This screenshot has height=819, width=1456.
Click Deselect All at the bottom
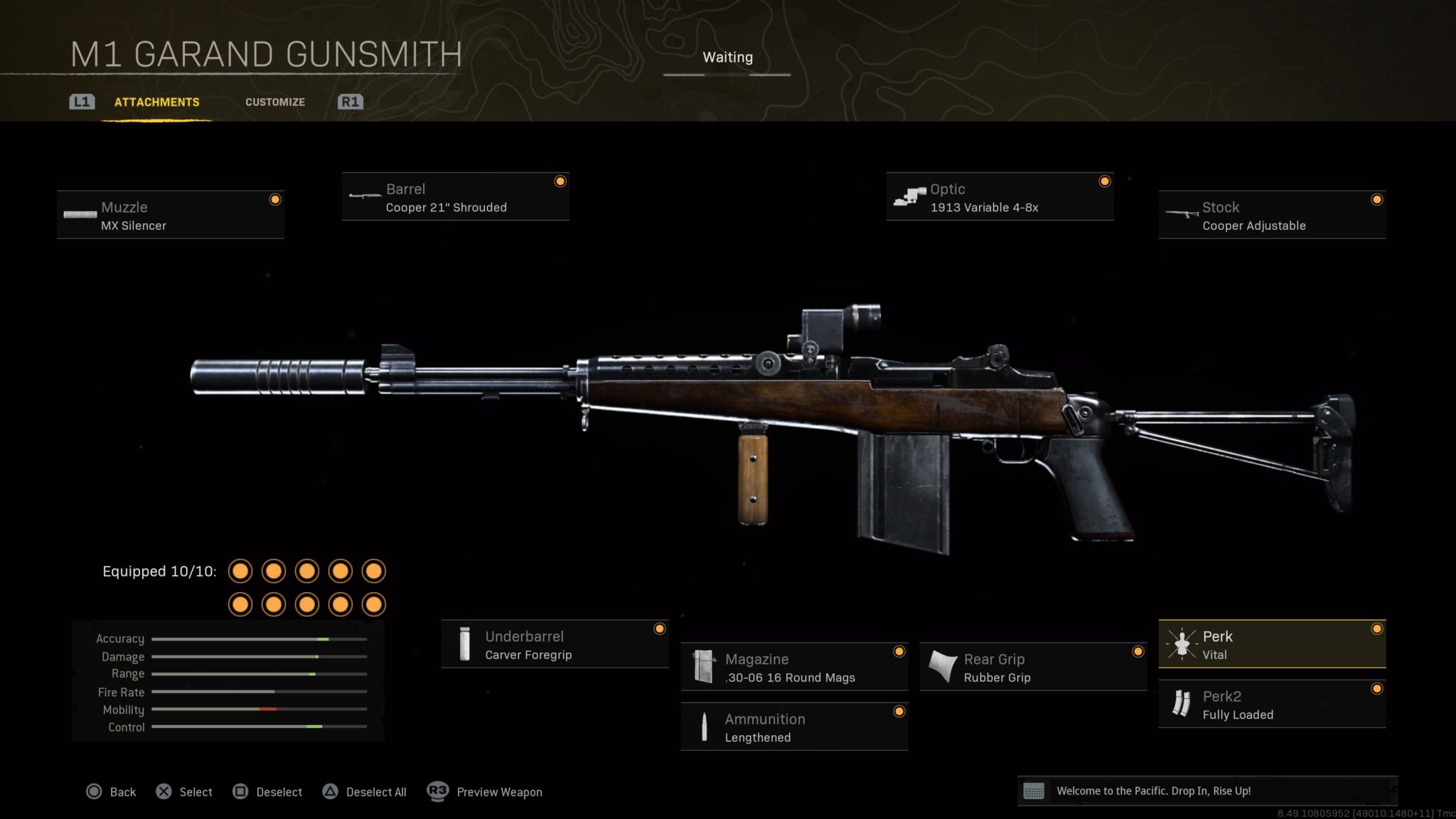point(365,791)
